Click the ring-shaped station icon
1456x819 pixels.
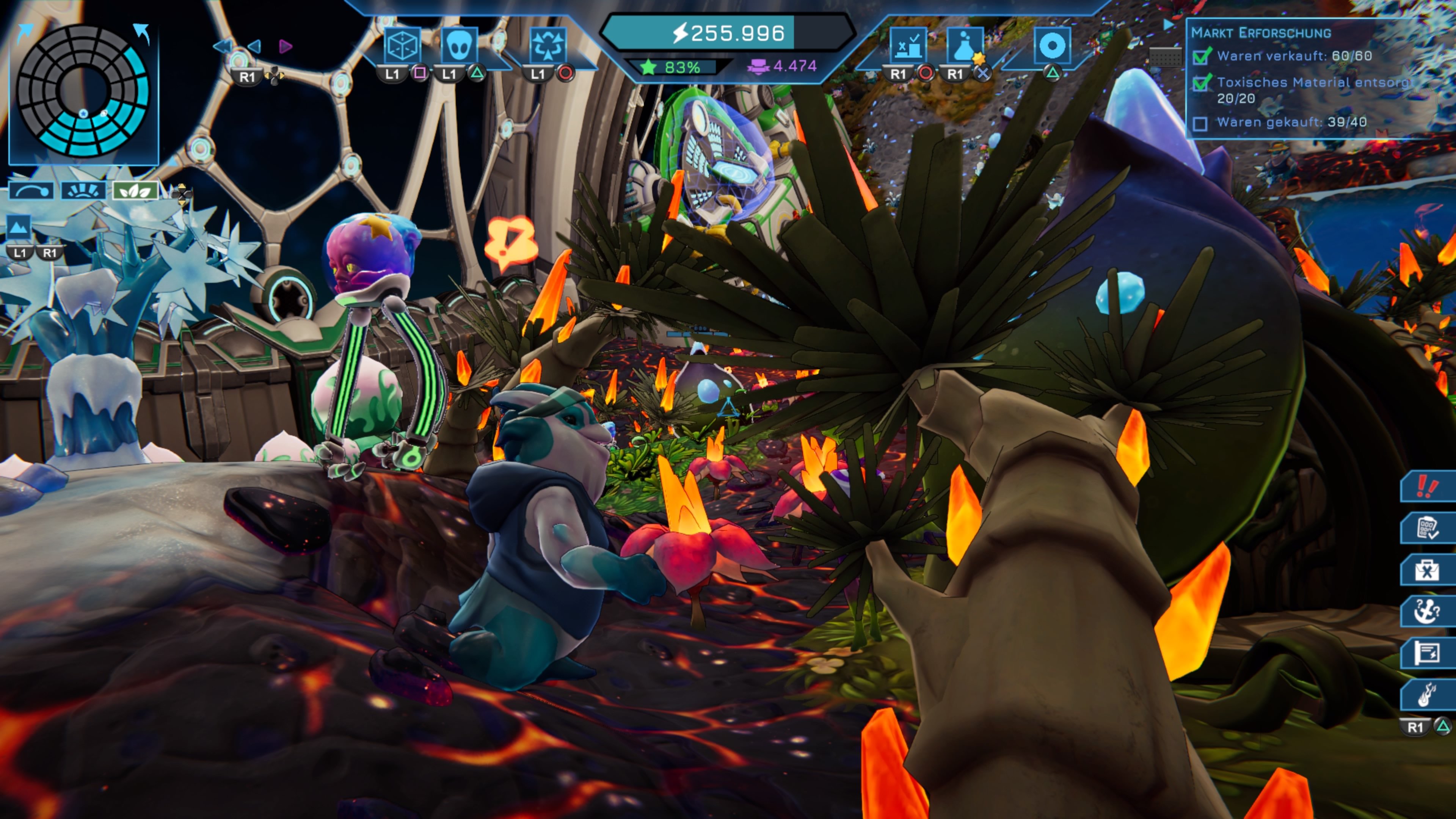pyautogui.click(x=1052, y=46)
